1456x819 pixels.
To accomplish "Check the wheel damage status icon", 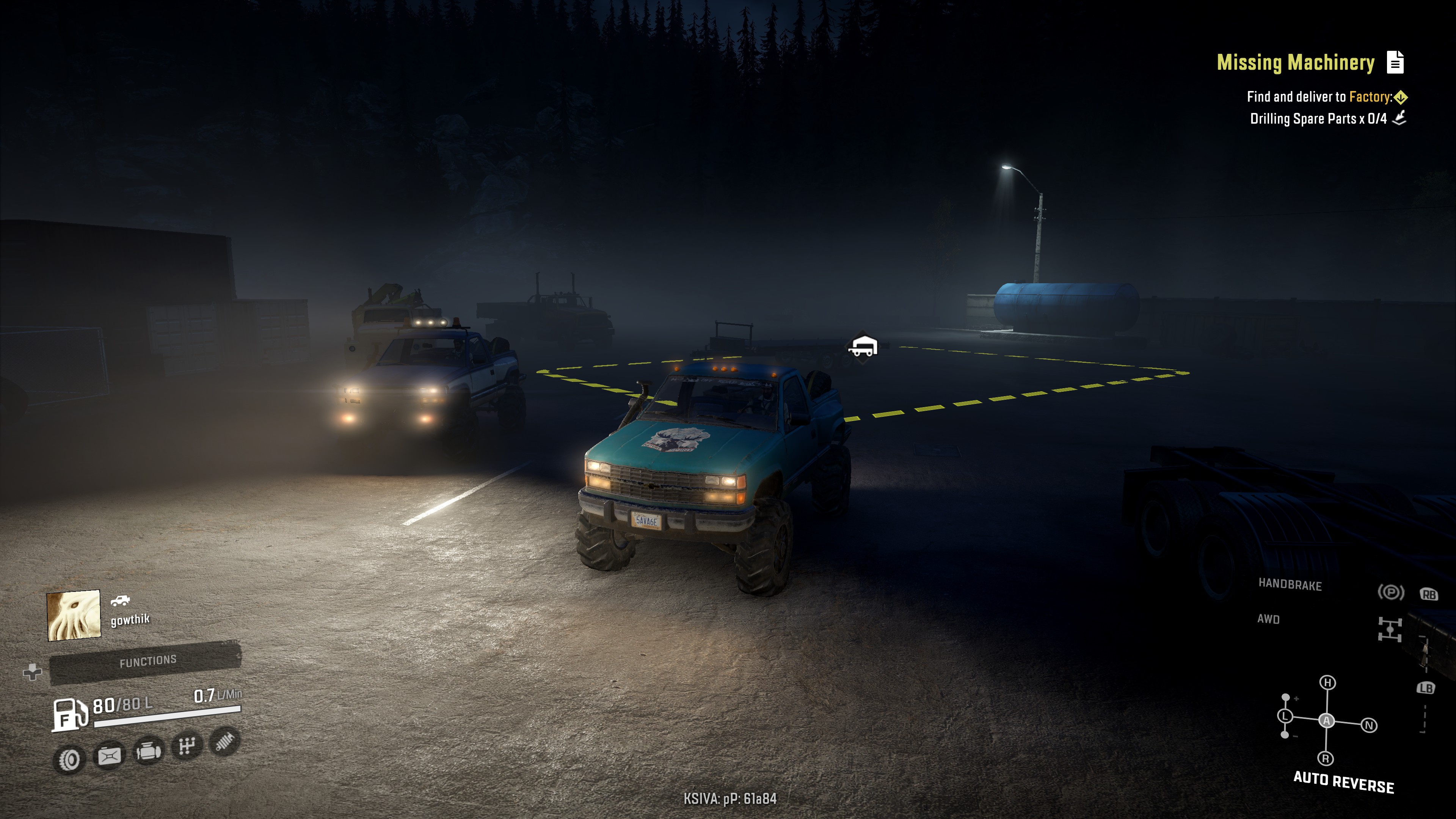I will [69, 759].
